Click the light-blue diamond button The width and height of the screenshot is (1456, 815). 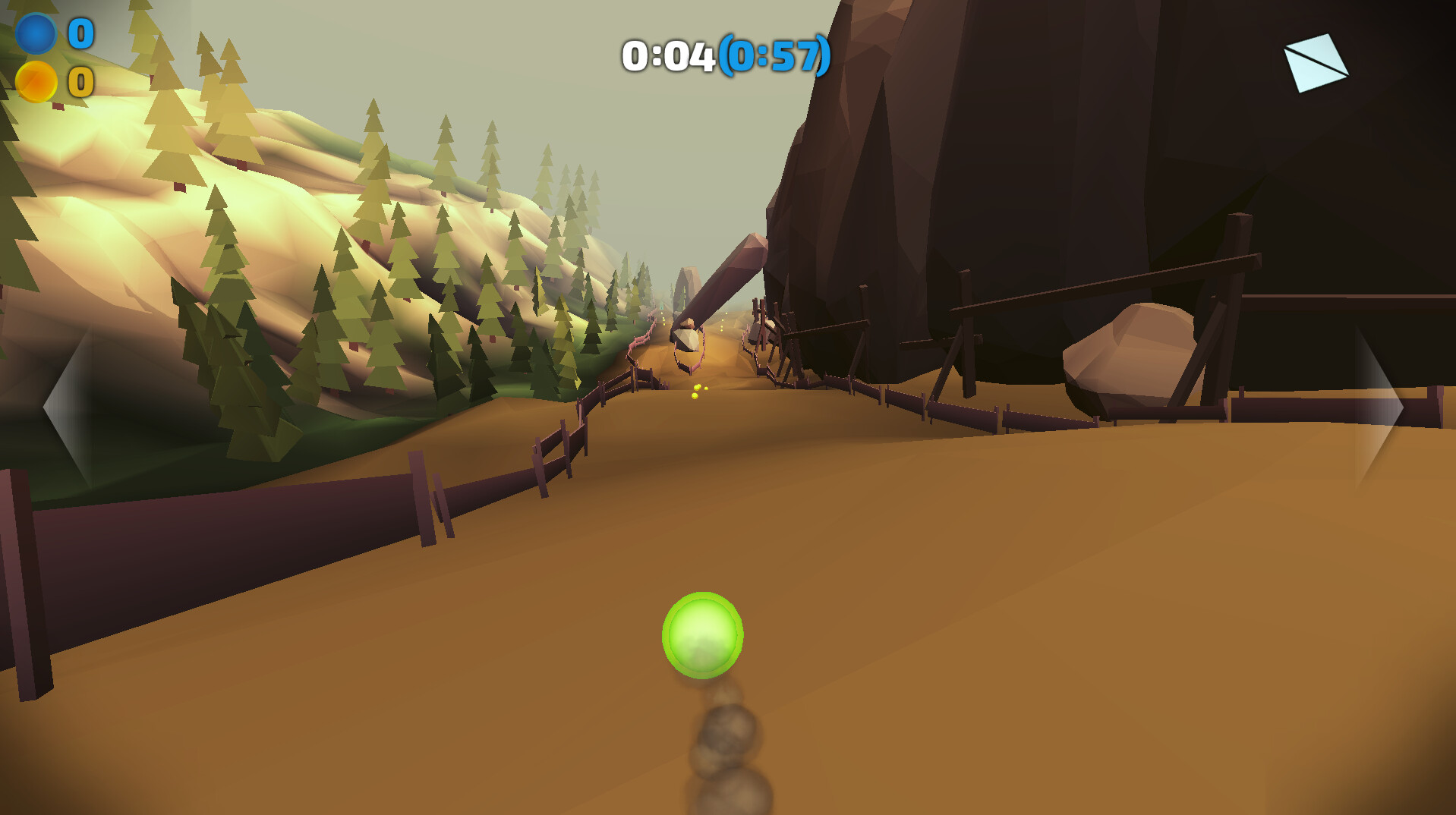pyautogui.click(x=1316, y=63)
